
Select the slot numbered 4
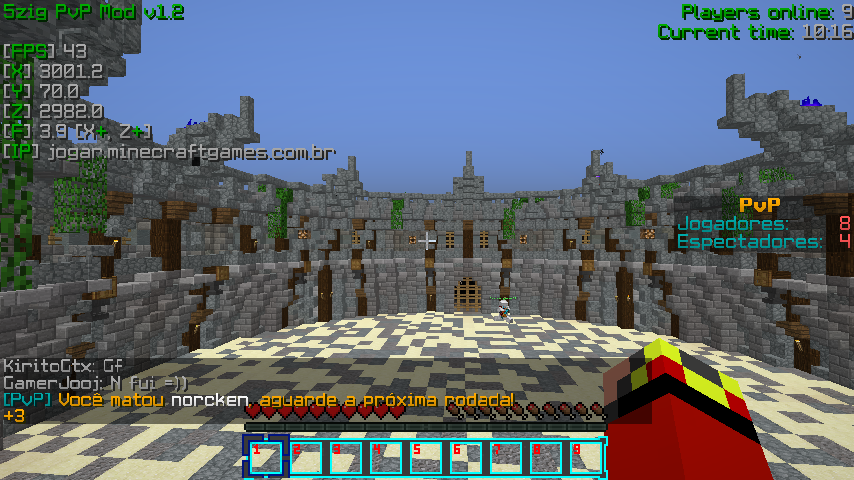click(386, 456)
